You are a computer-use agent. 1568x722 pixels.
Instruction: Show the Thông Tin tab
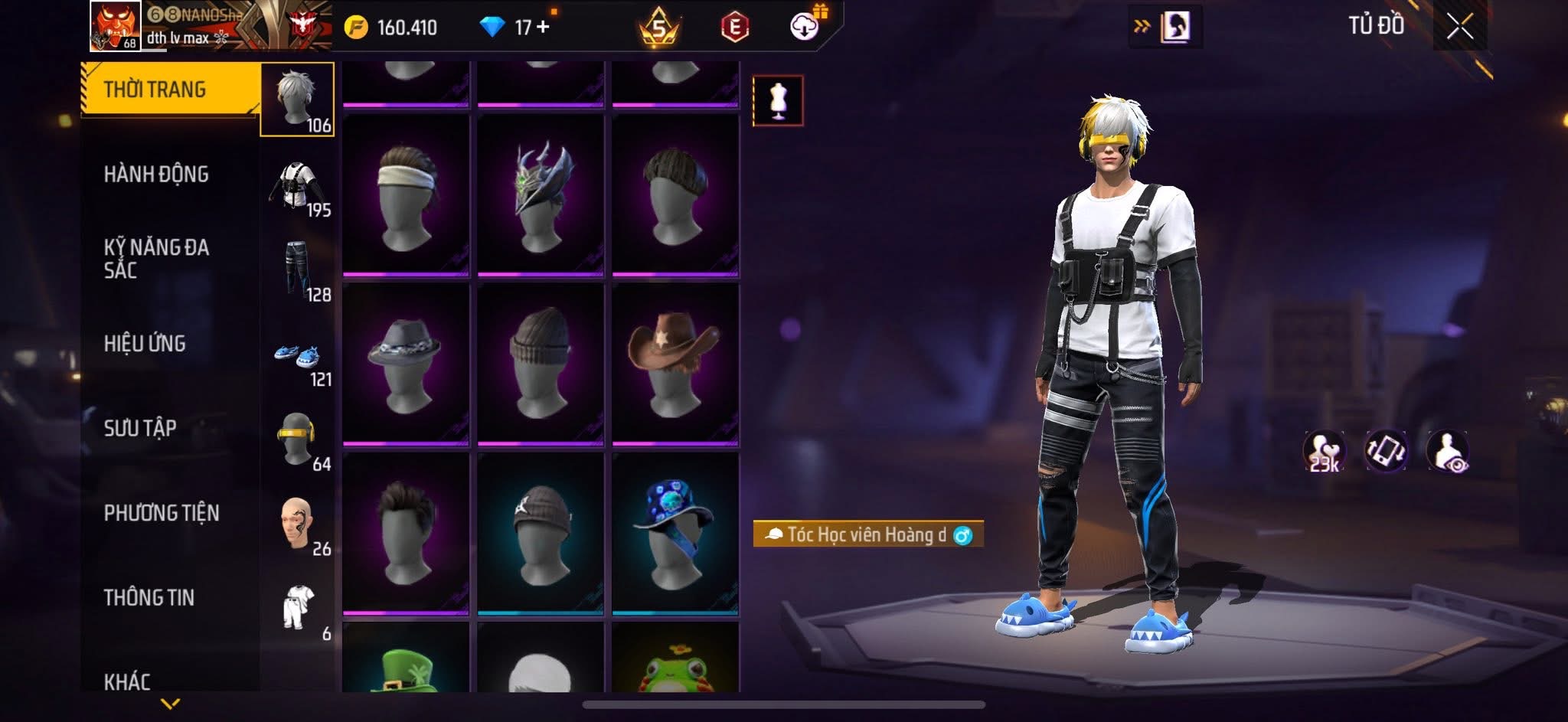pyautogui.click(x=149, y=598)
